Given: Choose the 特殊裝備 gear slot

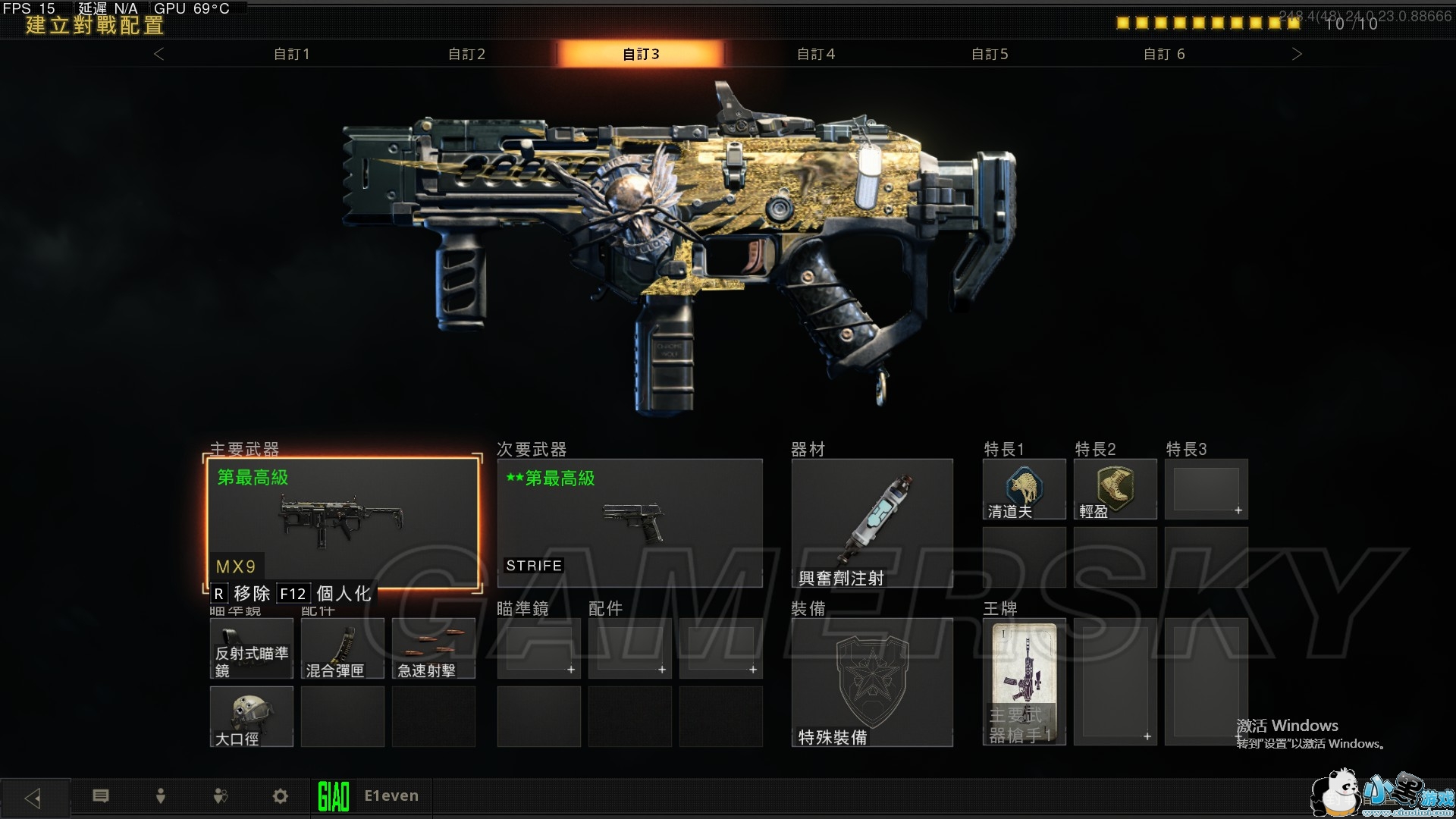Looking at the screenshot, I should pos(872,682).
